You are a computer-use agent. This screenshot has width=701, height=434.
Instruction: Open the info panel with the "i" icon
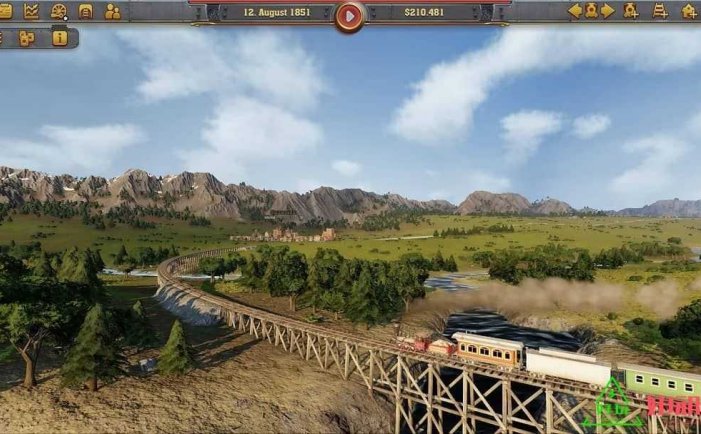[59, 38]
